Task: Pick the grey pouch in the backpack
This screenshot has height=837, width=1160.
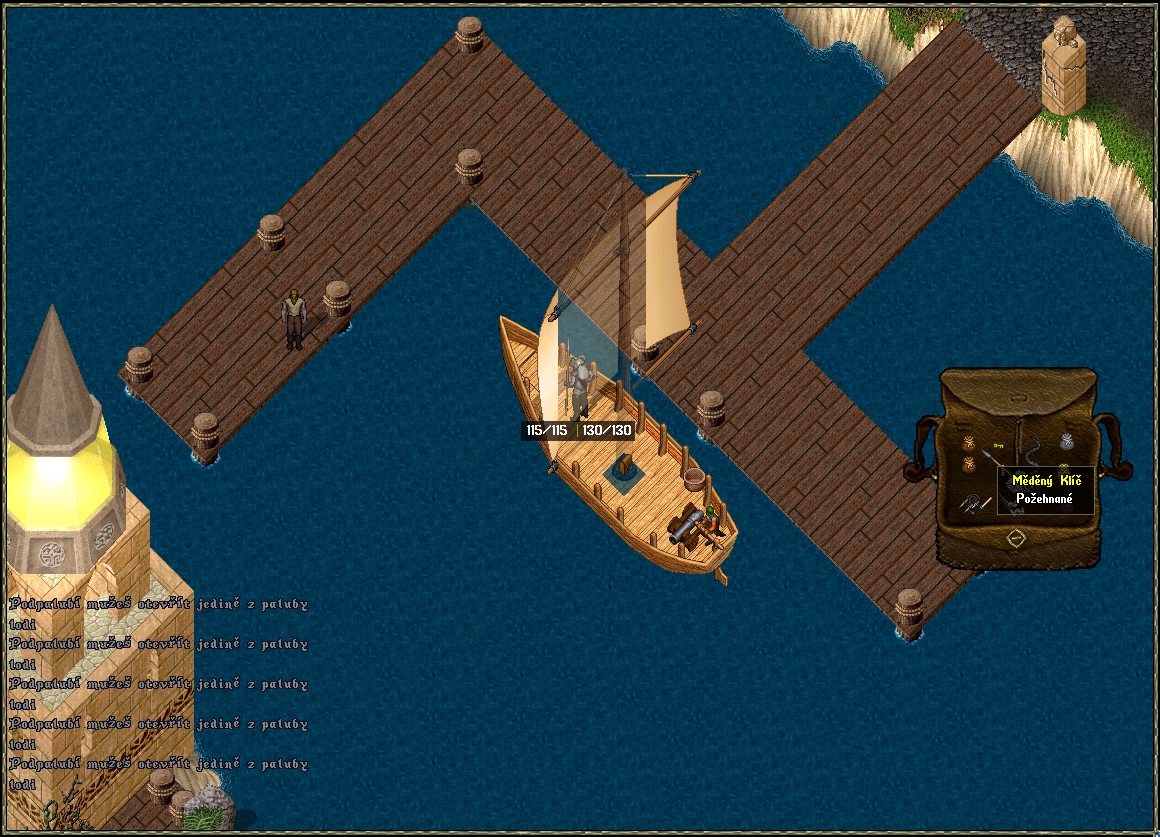Action: pyautogui.click(x=1065, y=442)
